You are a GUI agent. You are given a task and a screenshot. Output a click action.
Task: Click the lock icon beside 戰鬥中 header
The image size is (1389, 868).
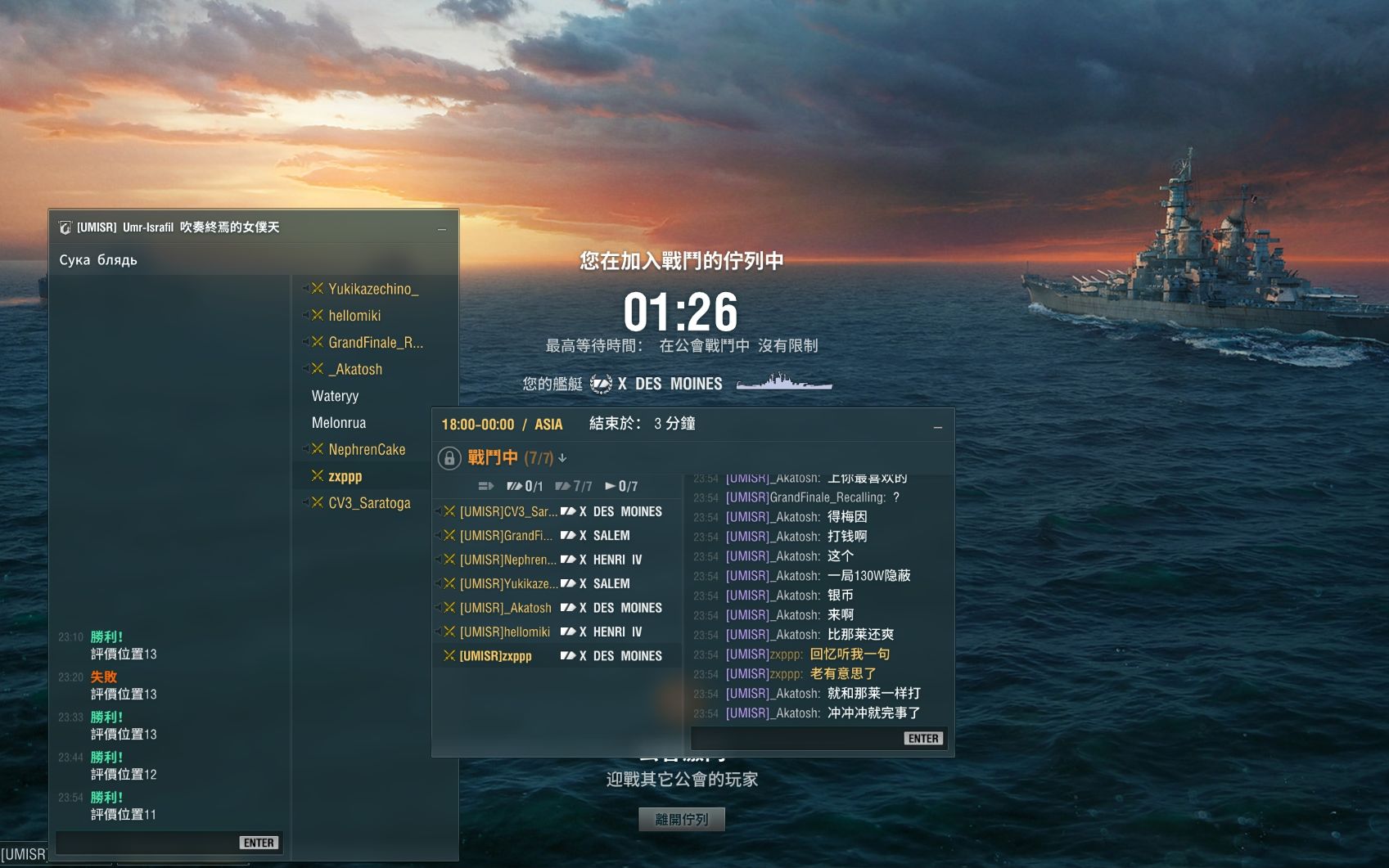[449, 457]
